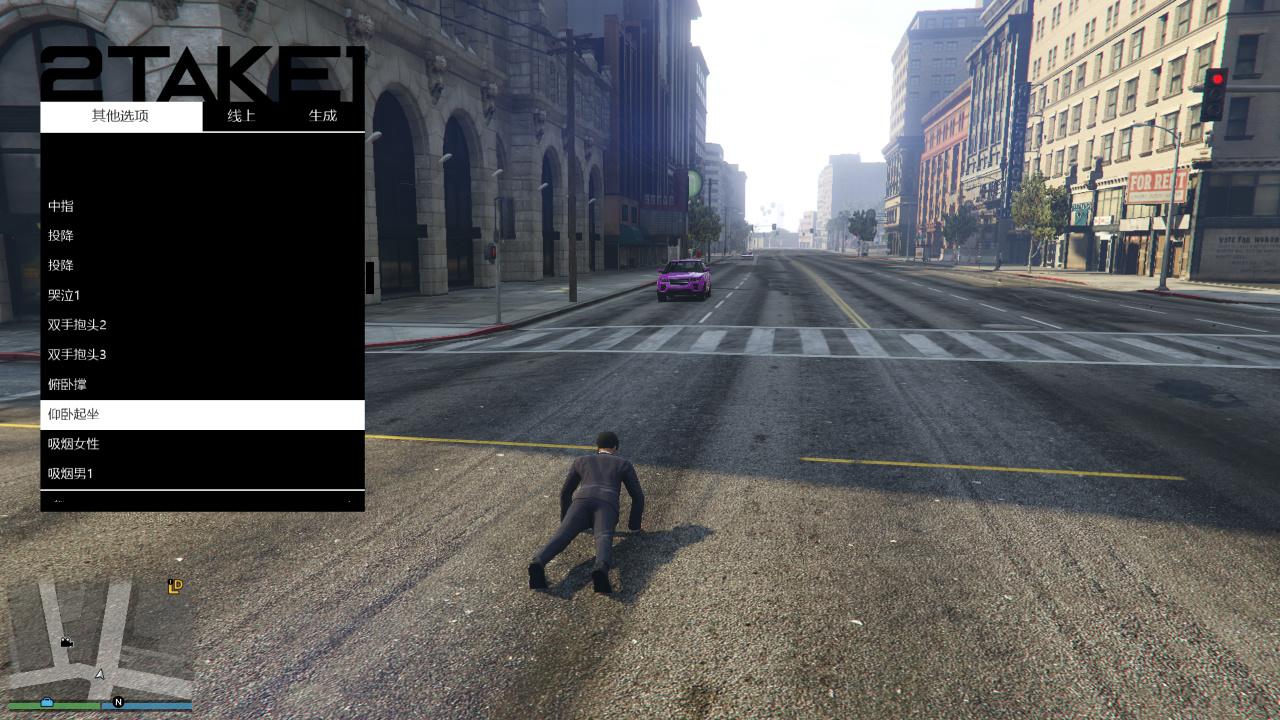Open the 线上 tab
Viewport: 1280px width, 720px height.
click(x=241, y=116)
